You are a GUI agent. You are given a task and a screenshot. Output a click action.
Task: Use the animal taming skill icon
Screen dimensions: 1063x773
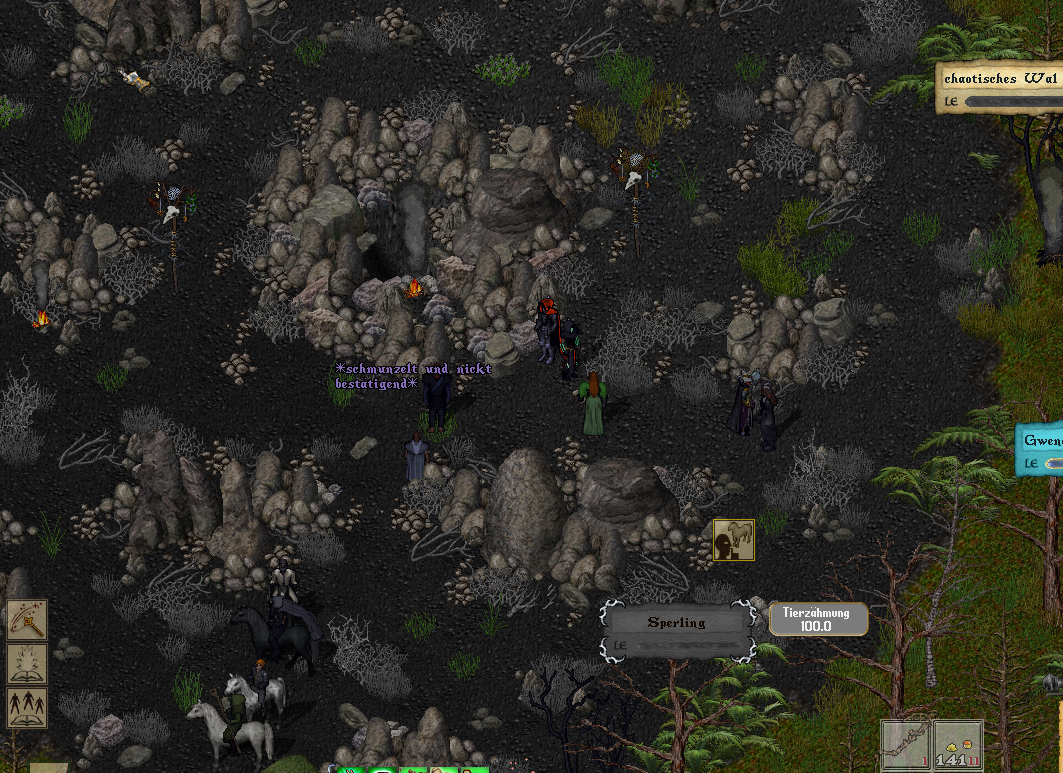click(733, 540)
